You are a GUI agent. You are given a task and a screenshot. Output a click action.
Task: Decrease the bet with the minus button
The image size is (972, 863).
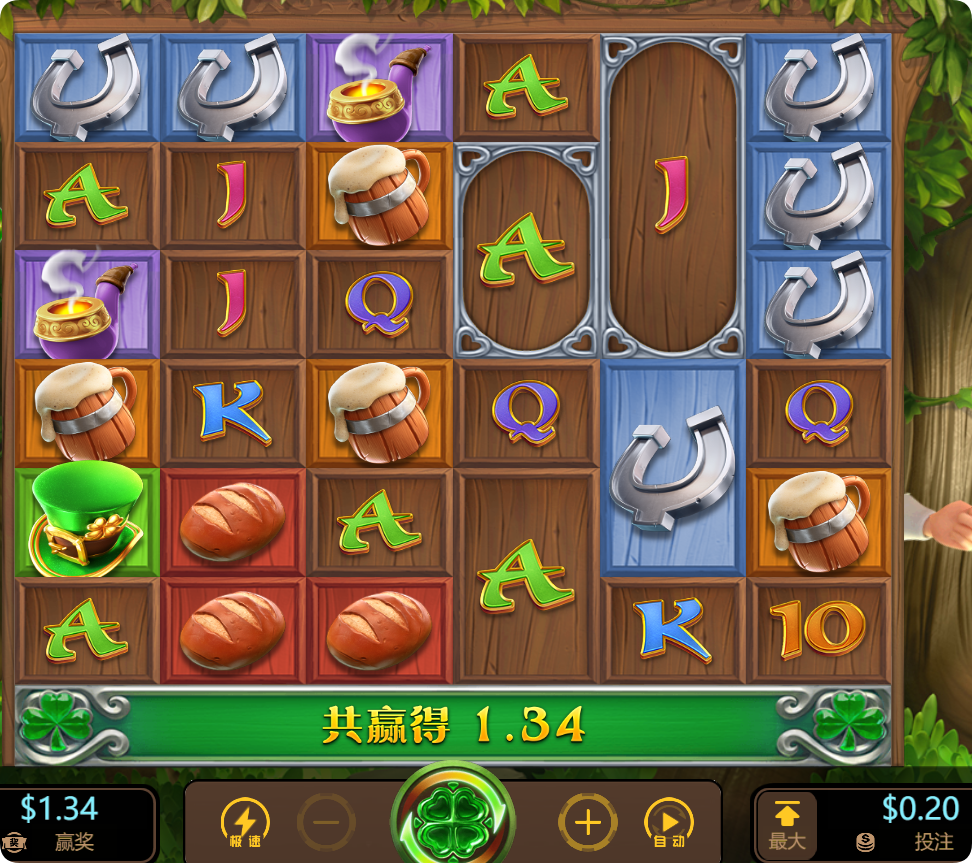point(326,823)
